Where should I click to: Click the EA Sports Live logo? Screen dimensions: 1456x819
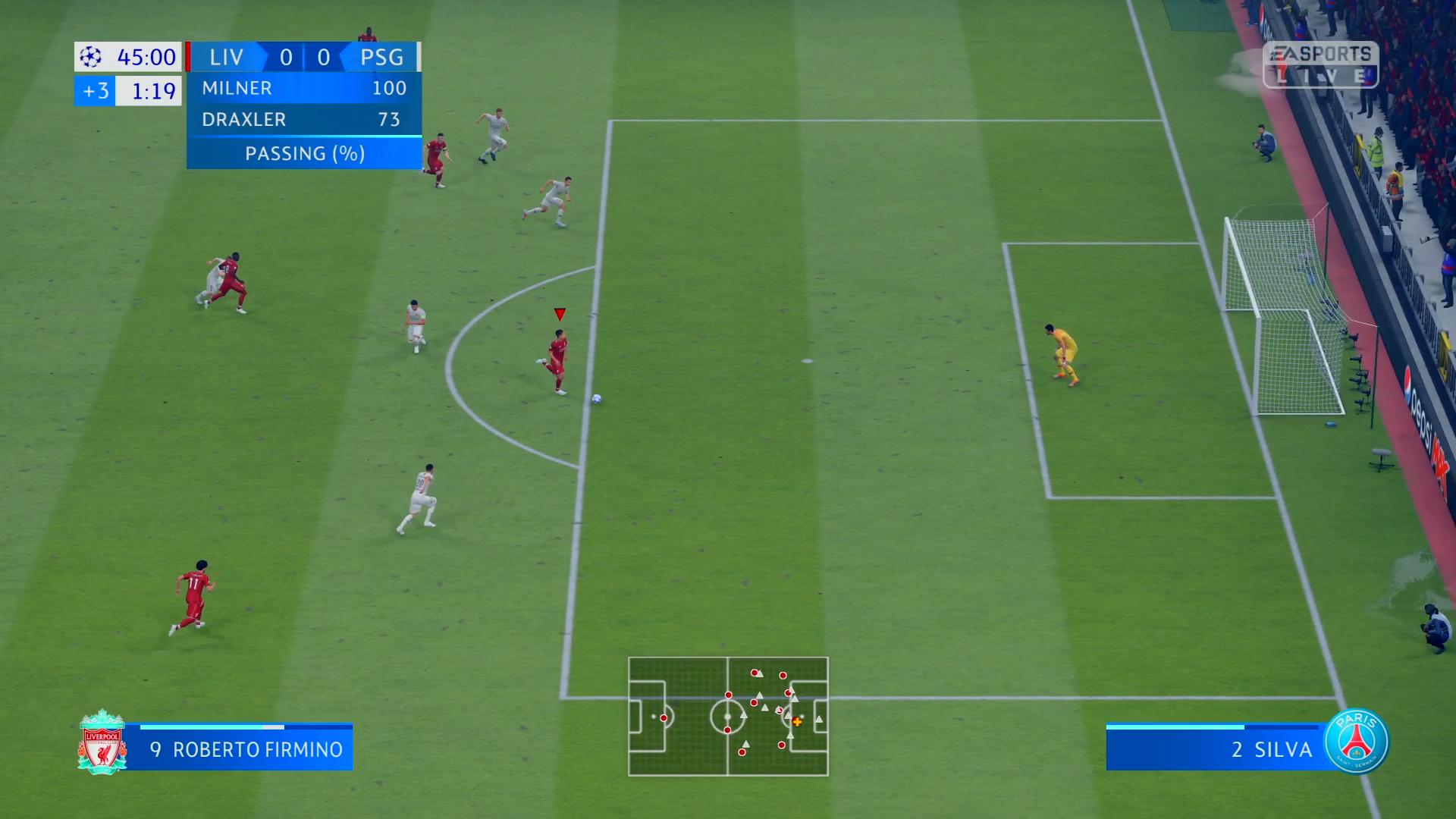1320,64
